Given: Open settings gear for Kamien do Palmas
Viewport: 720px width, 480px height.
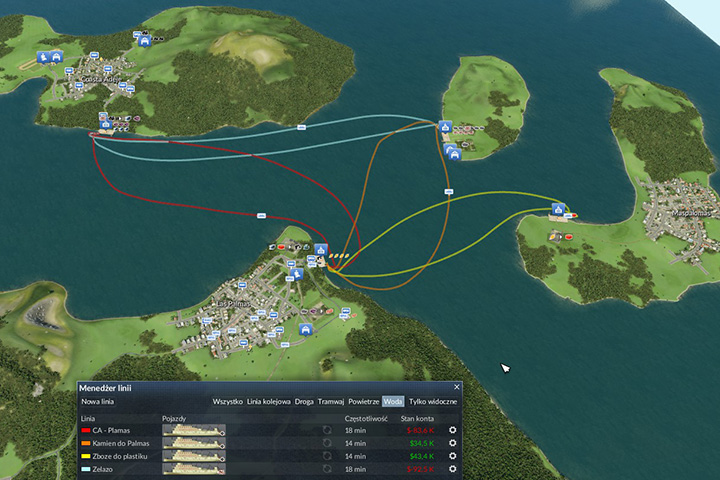Looking at the screenshot, I should [x=452, y=443].
